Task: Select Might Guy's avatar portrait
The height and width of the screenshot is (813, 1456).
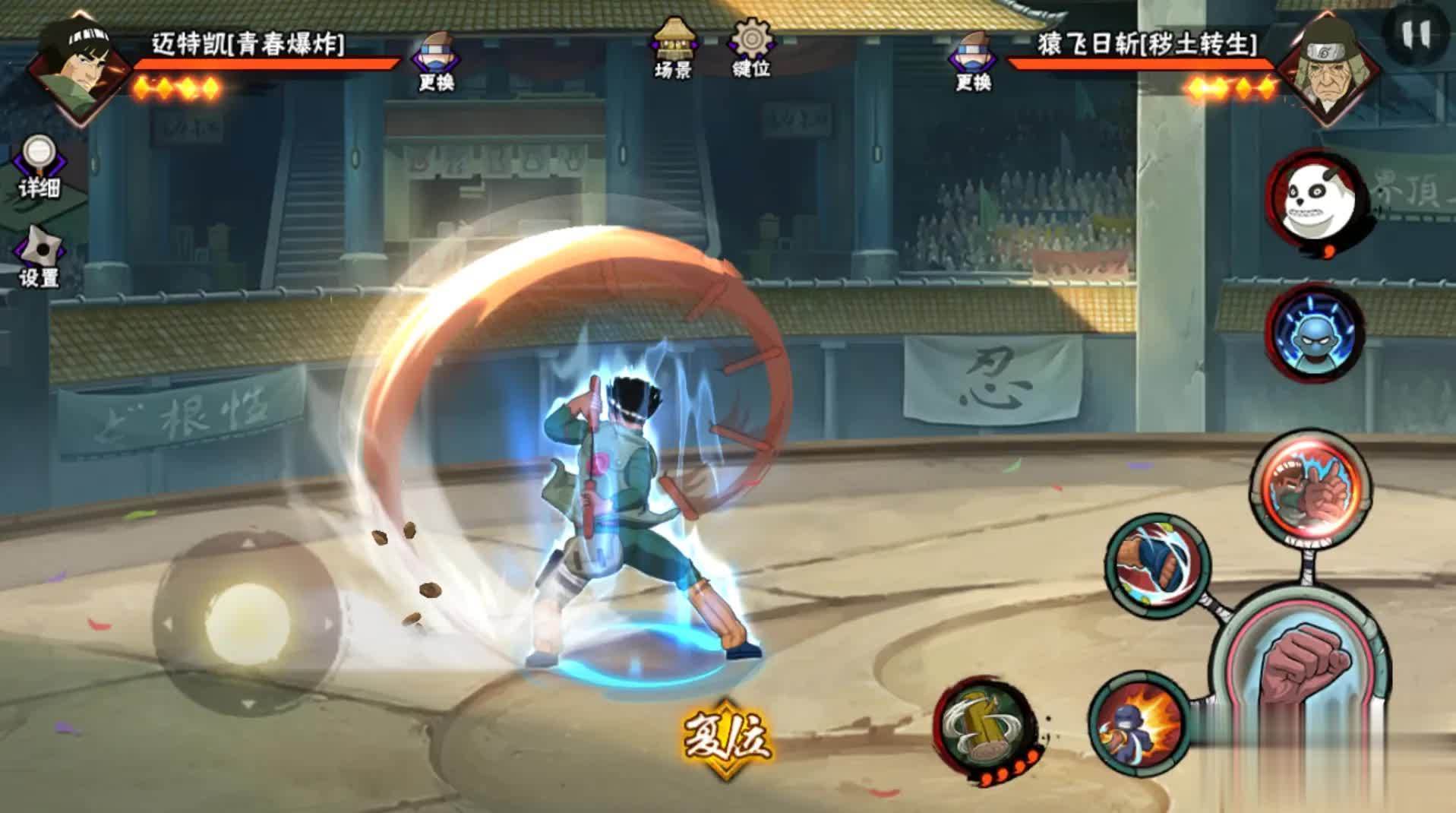Action: 80,65
